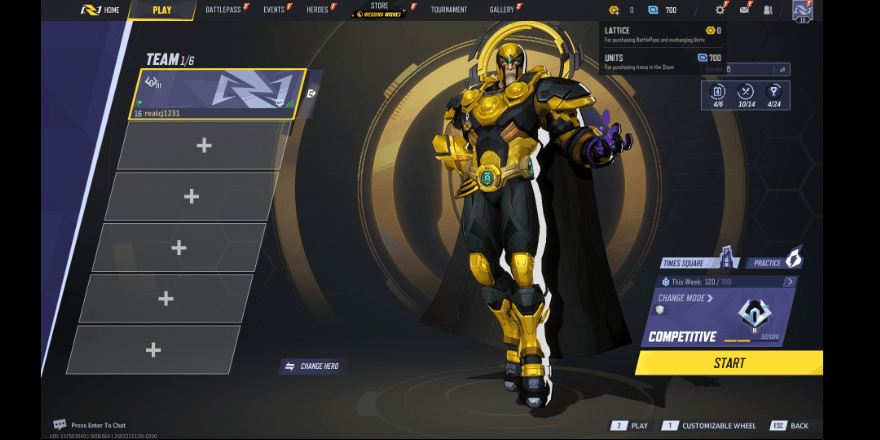880x440 pixels.
Task: Open the Times Square social hub
Action: pos(698,263)
